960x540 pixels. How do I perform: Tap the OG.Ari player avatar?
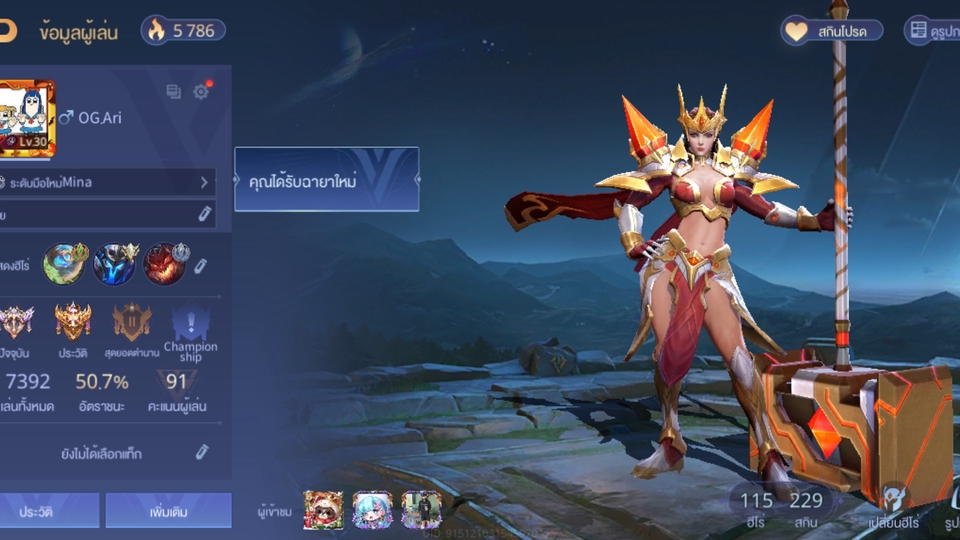coord(27,118)
